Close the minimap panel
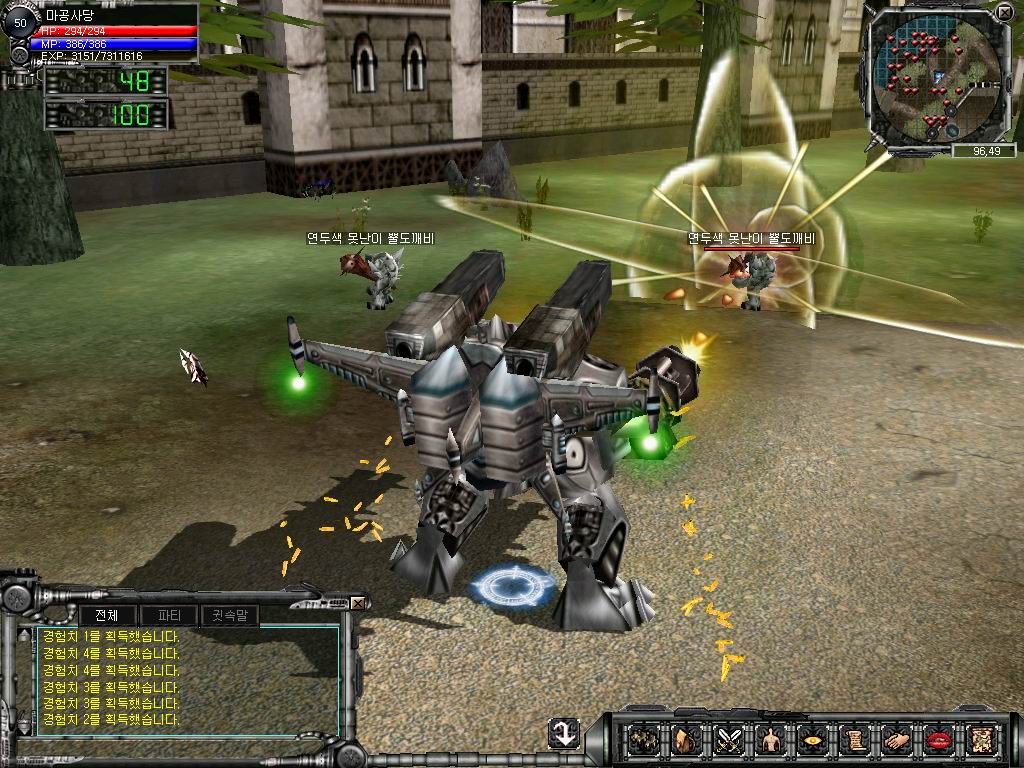 1004,13
